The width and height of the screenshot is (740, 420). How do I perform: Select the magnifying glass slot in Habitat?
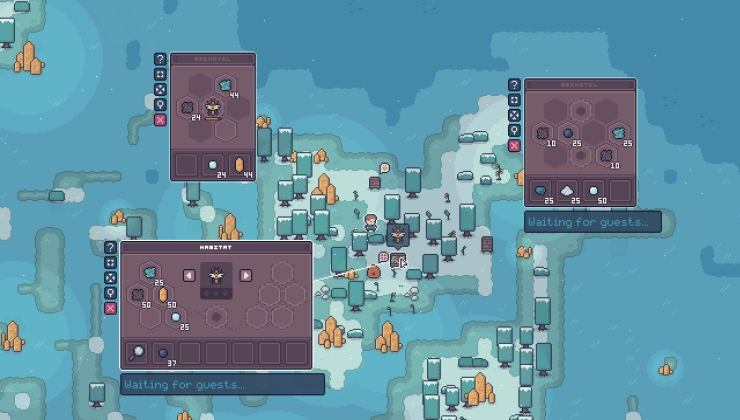pos(136,353)
